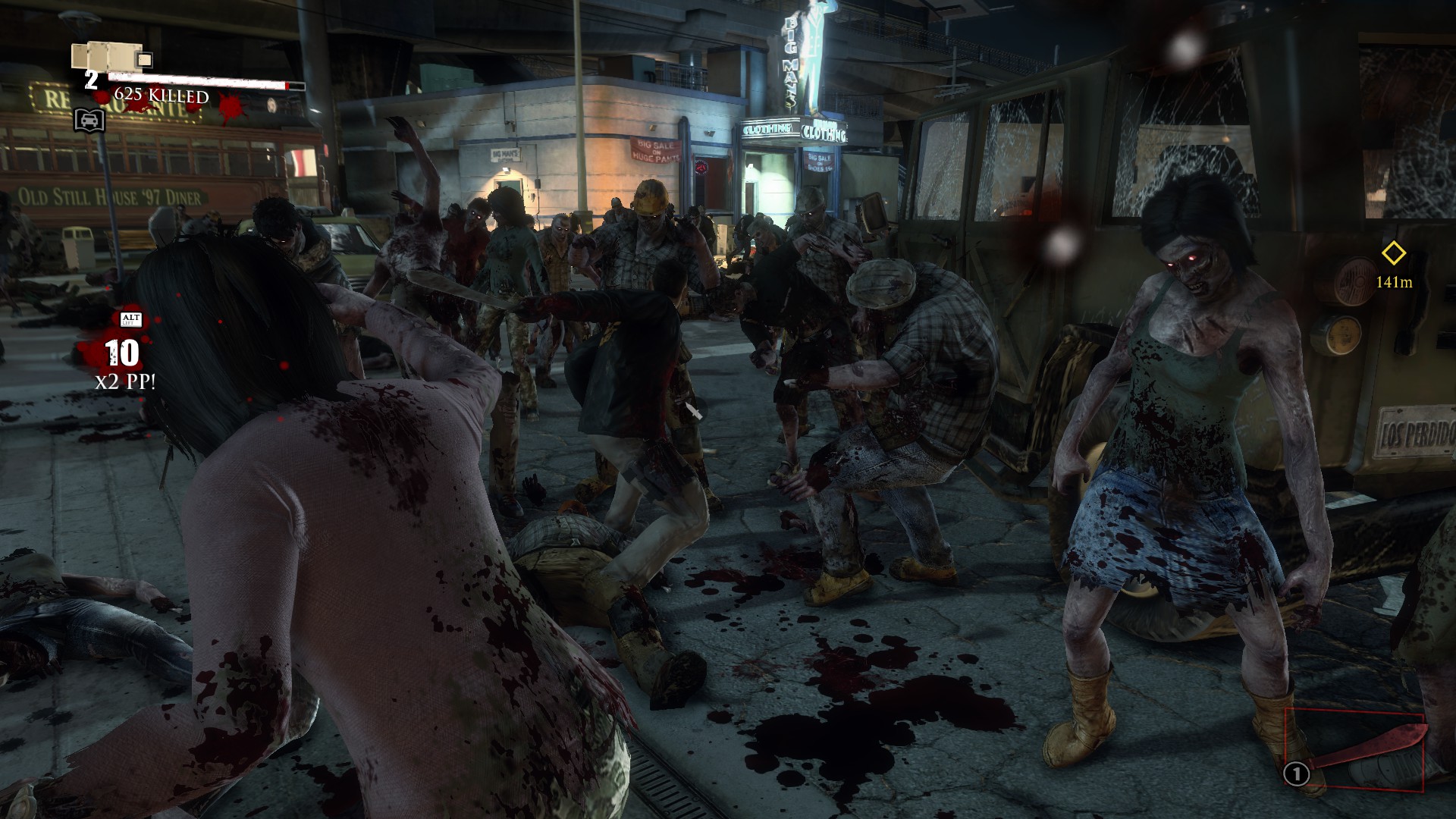Click the yellow diamond objective waypoint marker

tap(1394, 253)
